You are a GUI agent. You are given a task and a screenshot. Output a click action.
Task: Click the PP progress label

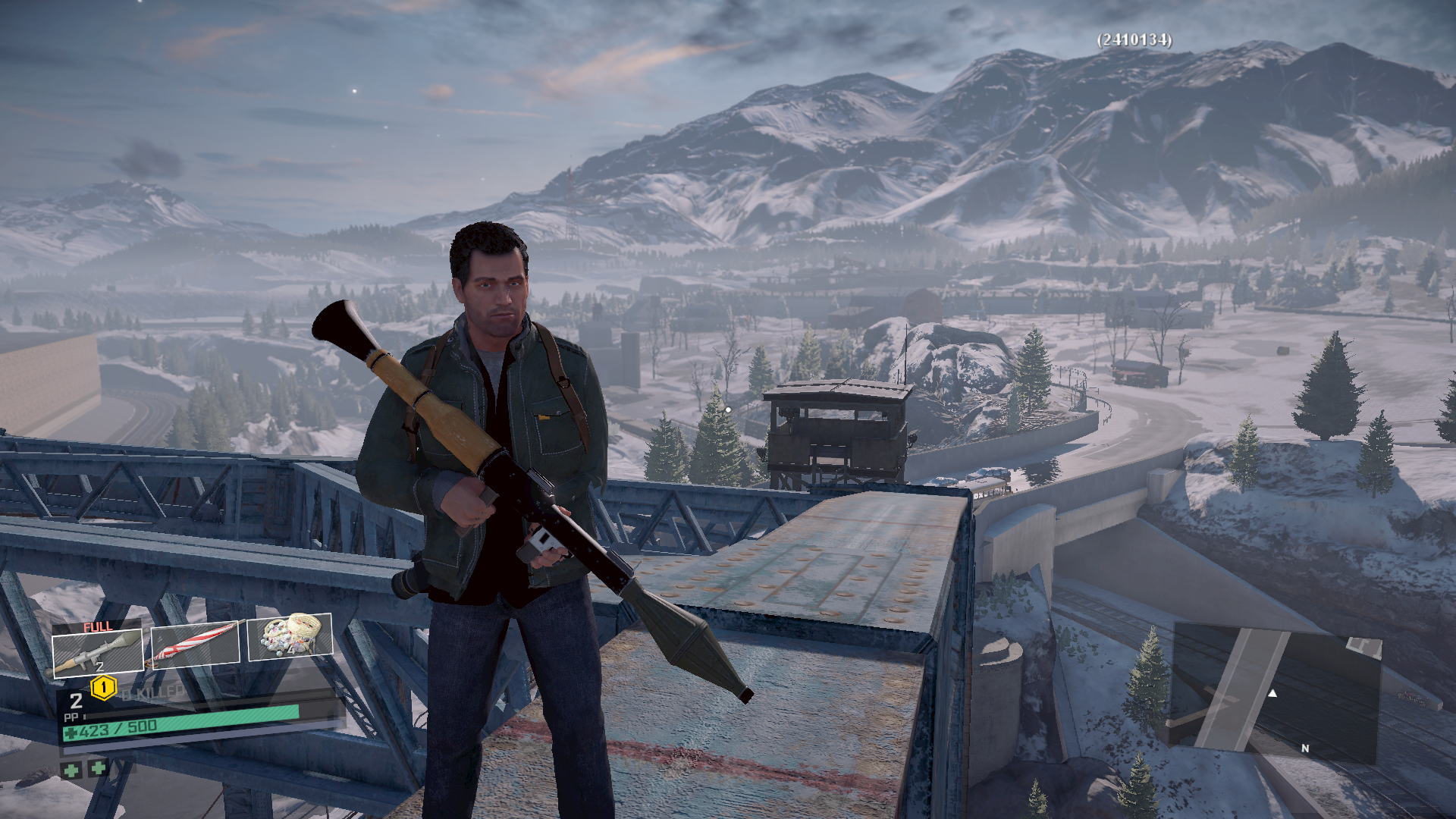tap(71, 717)
